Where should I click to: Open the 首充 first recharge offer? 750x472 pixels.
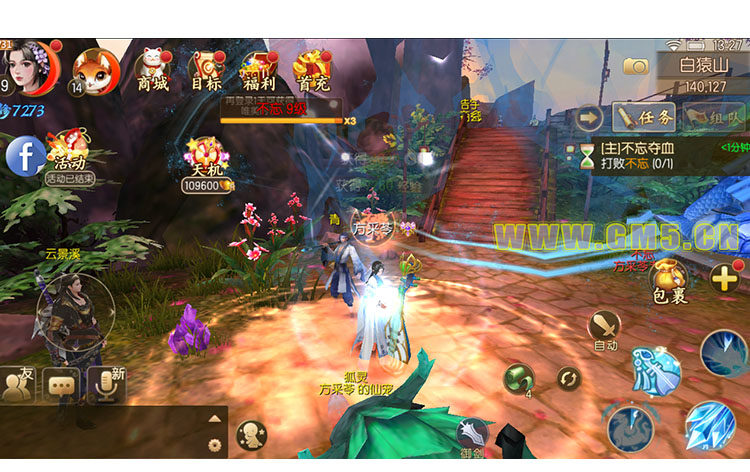click(x=312, y=70)
